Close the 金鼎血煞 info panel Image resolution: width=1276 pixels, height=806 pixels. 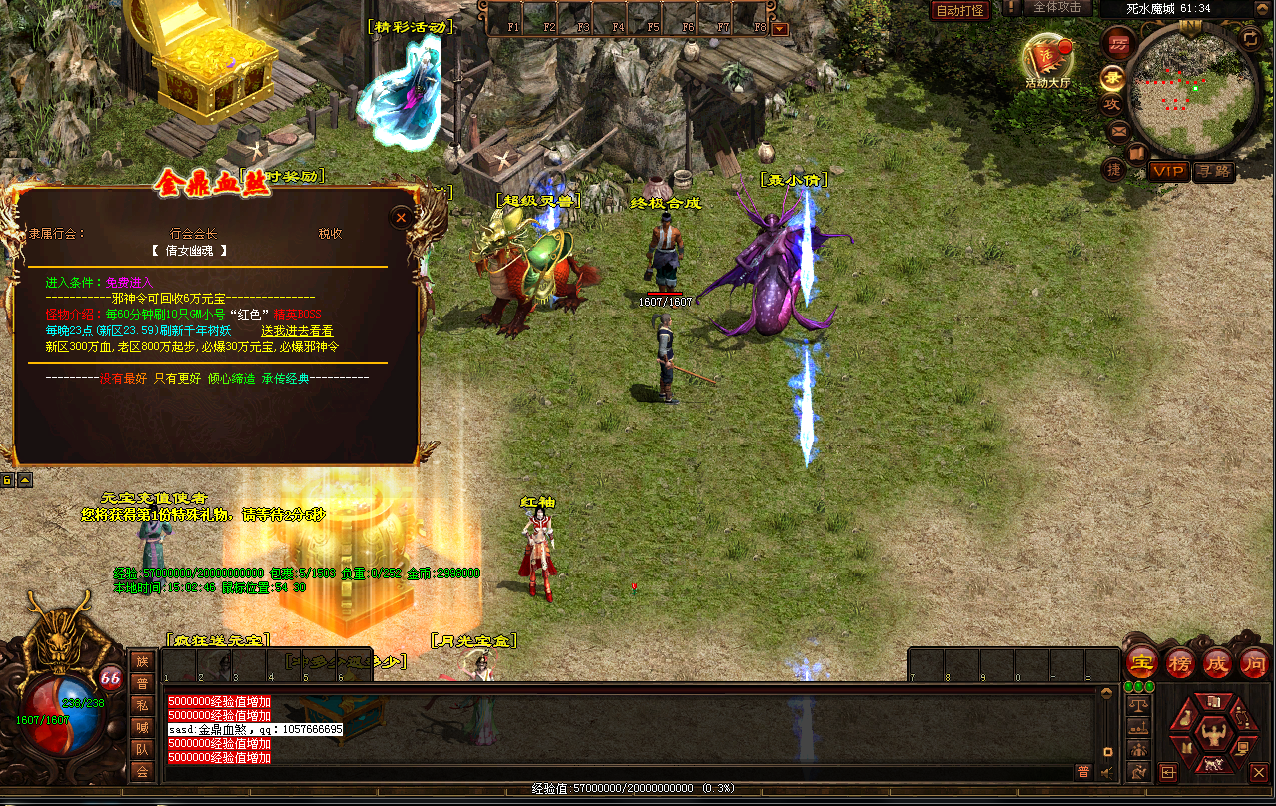401,217
